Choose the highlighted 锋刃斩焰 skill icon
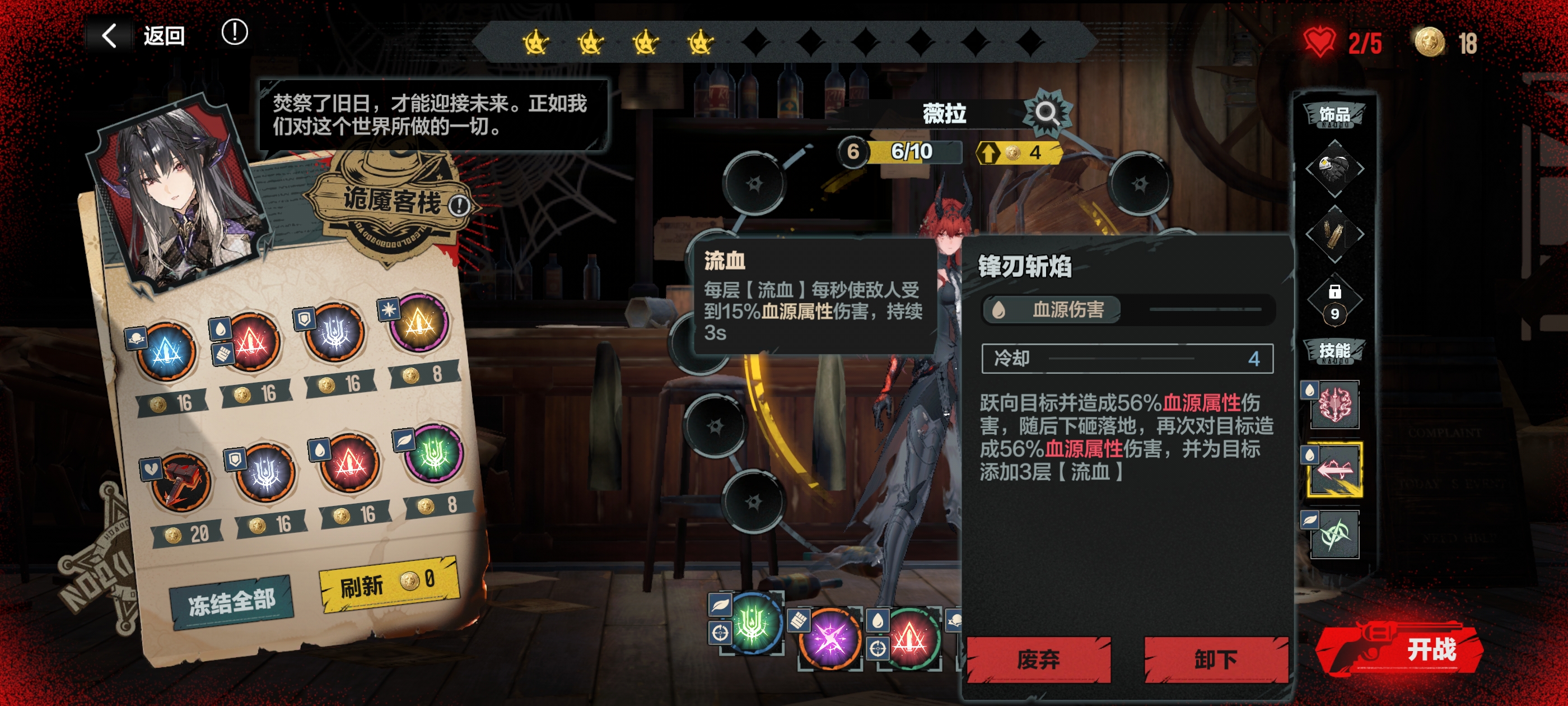The height and width of the screenshot is (706, 1568). [x=1335, y=470]
